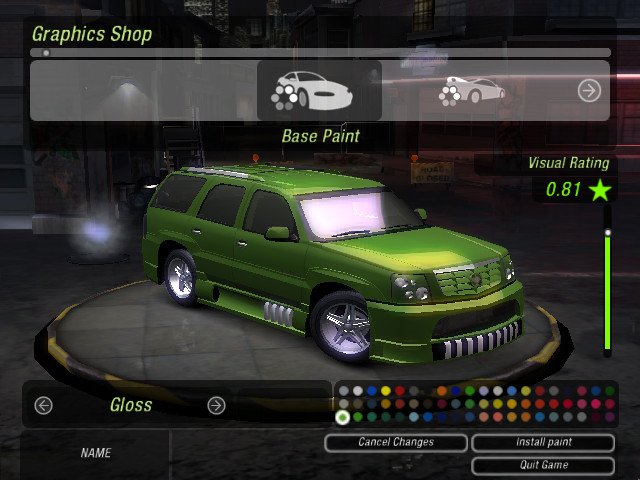Switch to previous paint type before Gloss
Screen dimensions: 640x480
coord(43,405)
